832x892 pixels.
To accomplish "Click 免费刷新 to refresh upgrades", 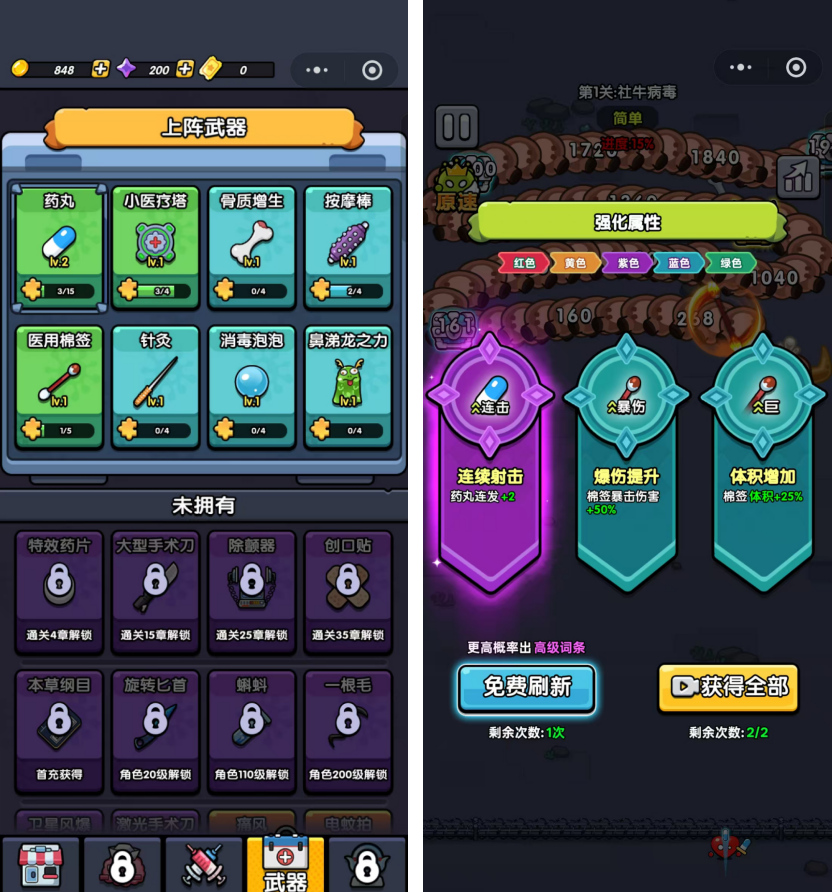I will point(527,688).
